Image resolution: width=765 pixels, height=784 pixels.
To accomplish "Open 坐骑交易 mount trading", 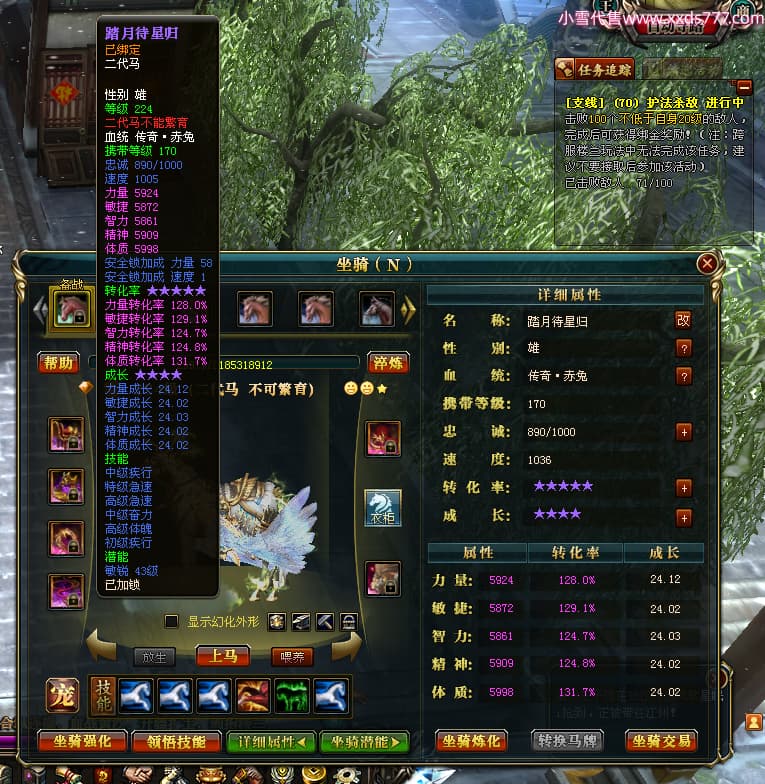I will (661, 741).
